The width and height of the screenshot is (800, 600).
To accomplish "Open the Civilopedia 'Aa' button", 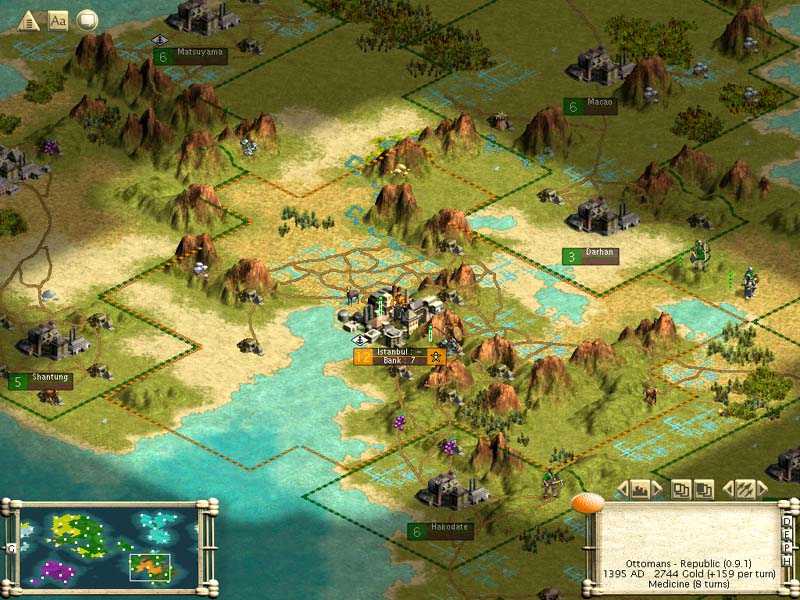I will click(58, 20).
